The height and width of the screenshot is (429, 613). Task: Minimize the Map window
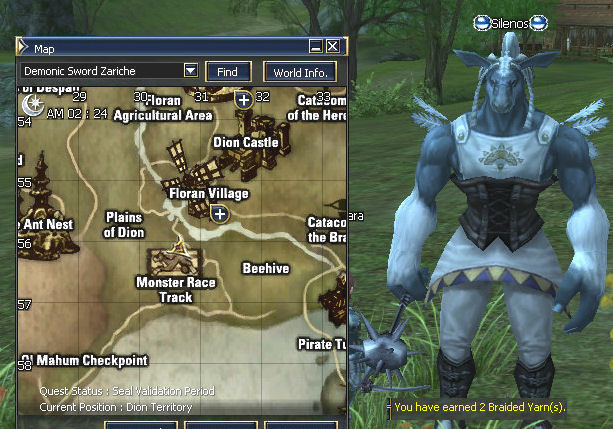(316, 47)
